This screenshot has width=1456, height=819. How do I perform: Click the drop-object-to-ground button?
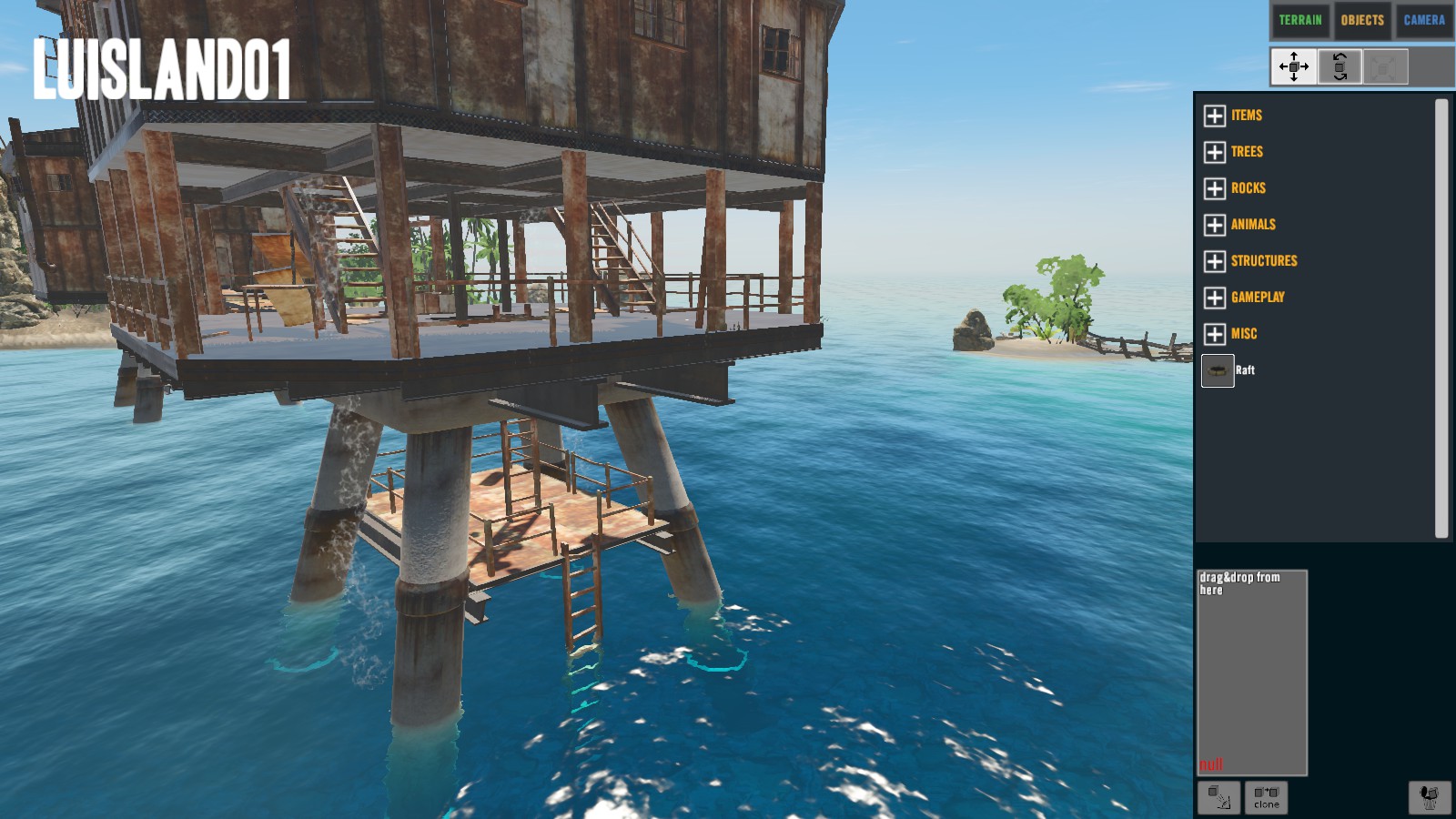point(1218,797)
